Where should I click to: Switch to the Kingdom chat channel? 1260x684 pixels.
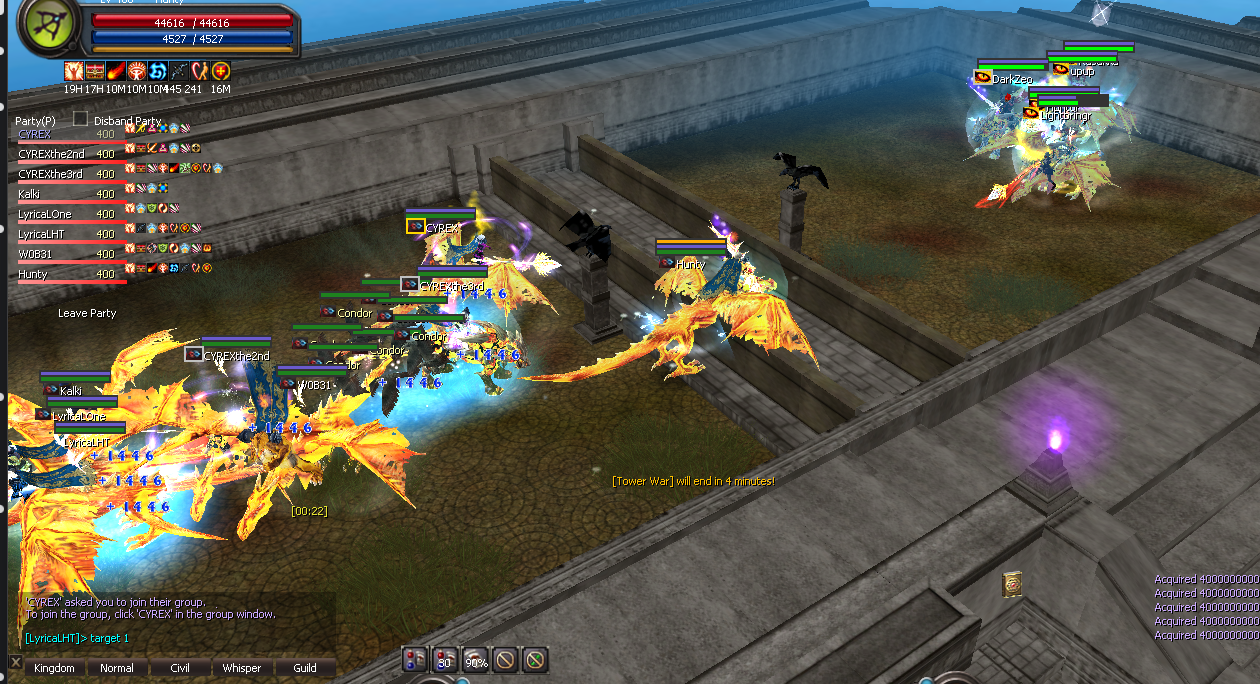[54, 668]
